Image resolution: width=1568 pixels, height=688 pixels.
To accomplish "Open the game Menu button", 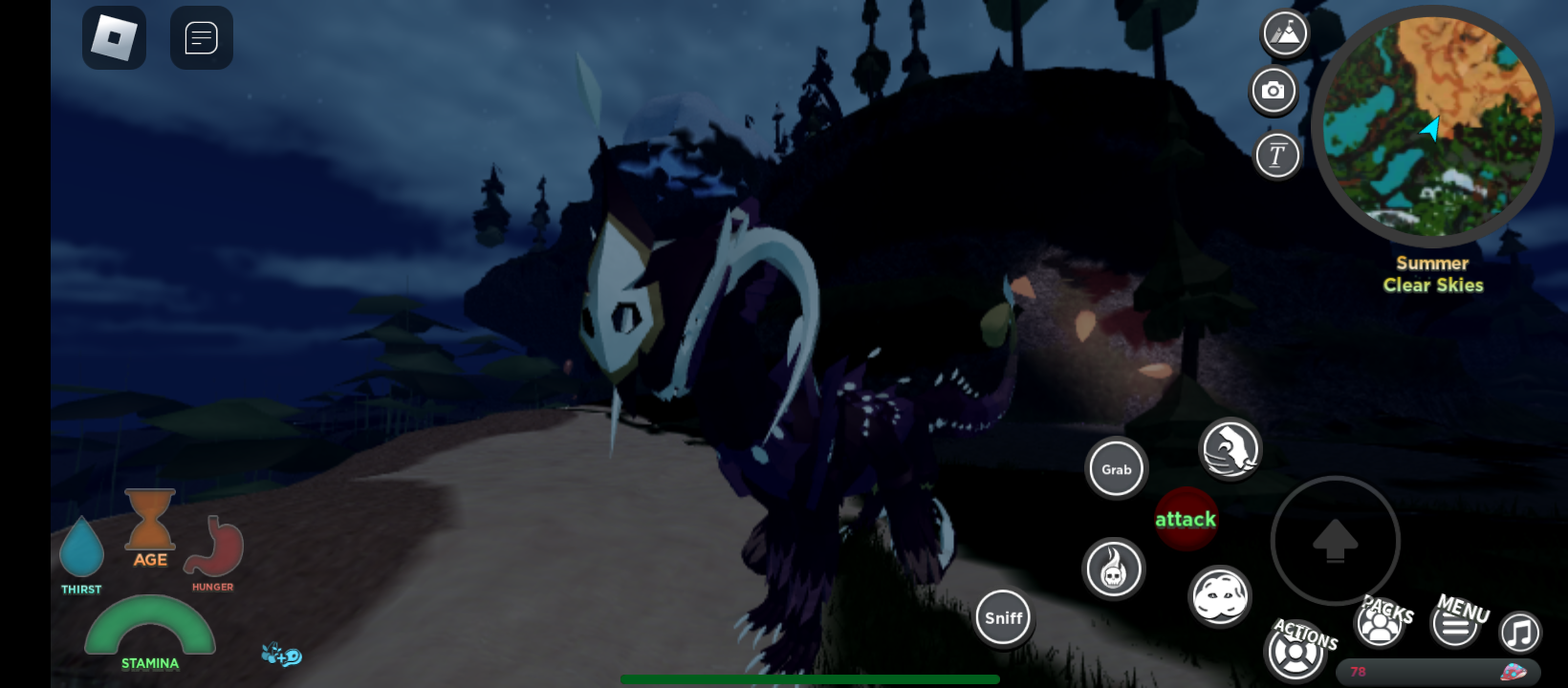I will [1455, 625].
